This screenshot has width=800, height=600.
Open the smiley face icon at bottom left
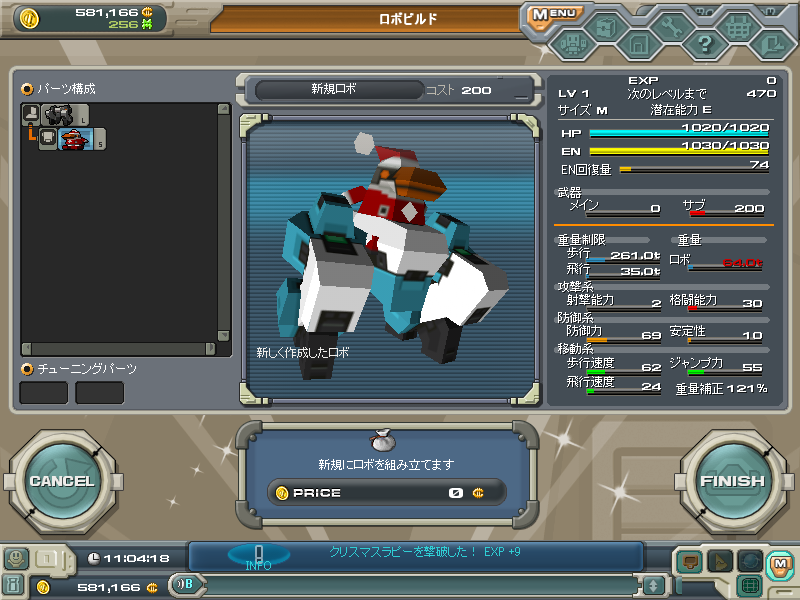click(17, 559)
